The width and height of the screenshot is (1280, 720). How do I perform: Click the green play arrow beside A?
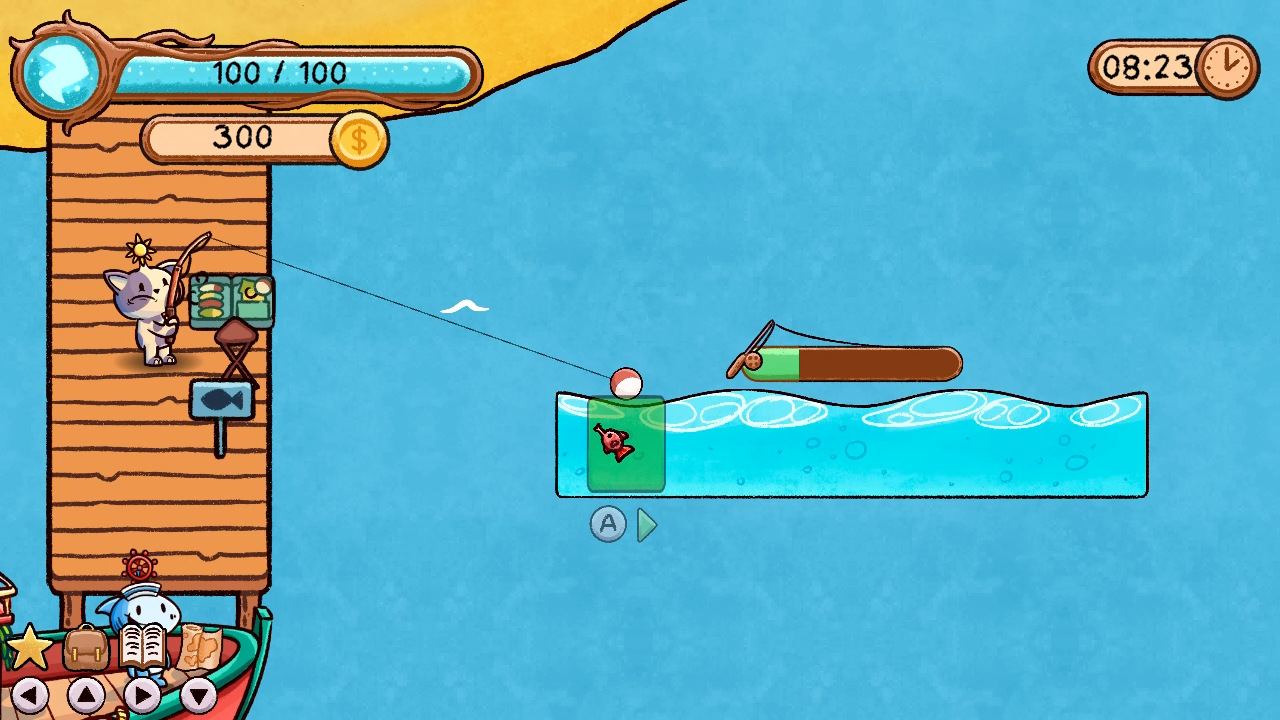pos(646,527)
